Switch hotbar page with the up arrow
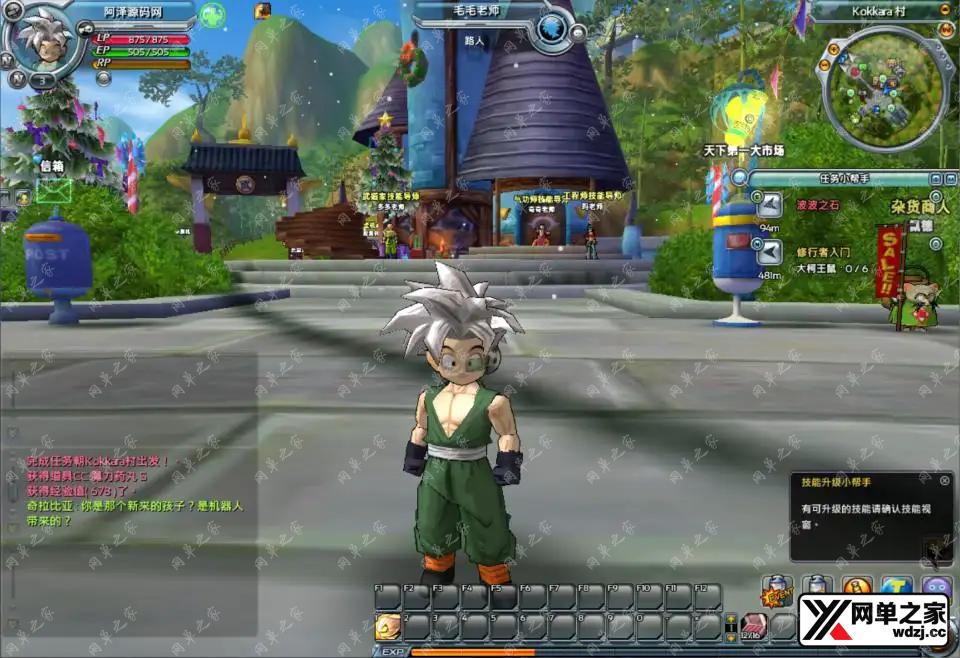The image size is (960, 658). point(731,620)
